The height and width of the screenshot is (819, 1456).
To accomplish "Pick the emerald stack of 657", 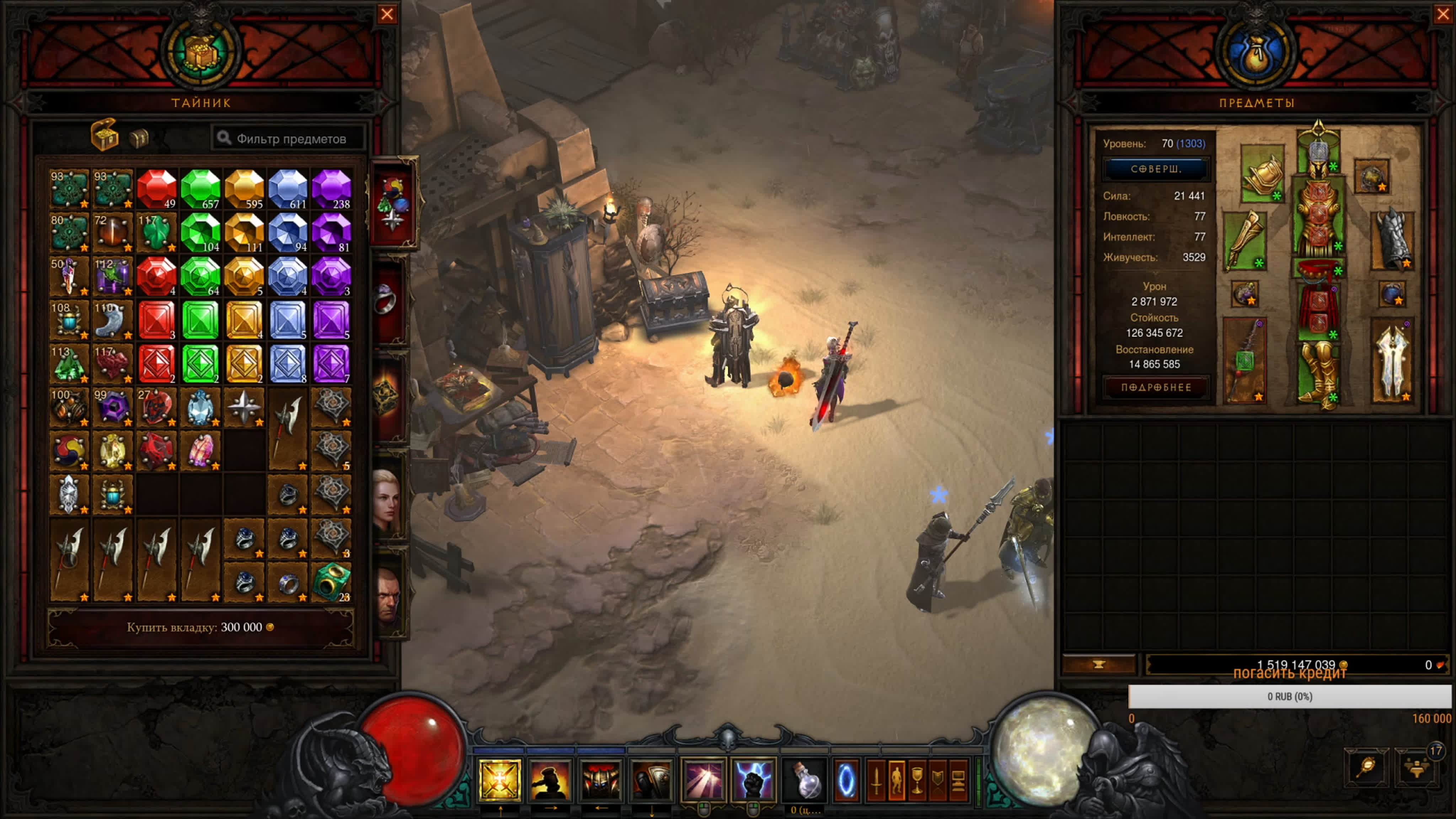I will 200,189.
